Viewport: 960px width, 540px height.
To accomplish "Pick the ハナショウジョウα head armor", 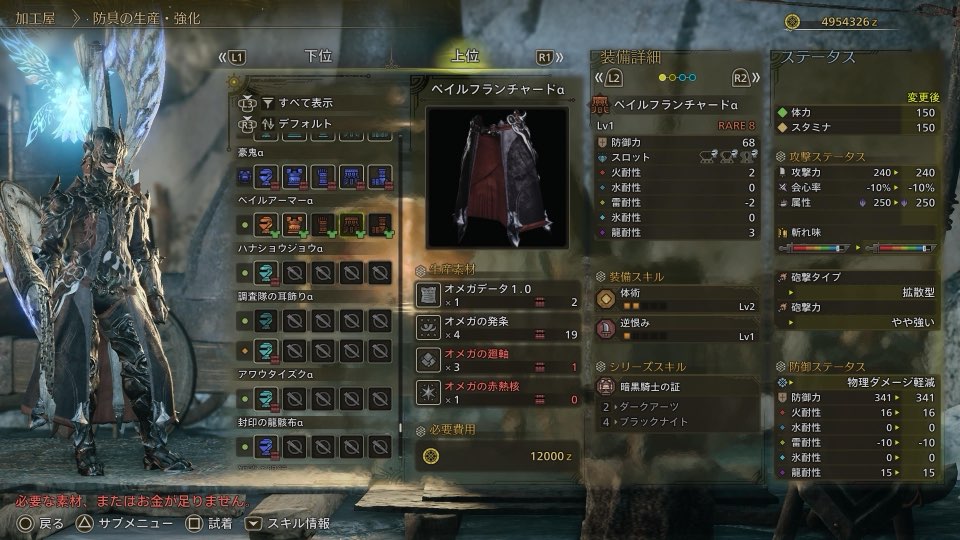I will tap(265, 272).
